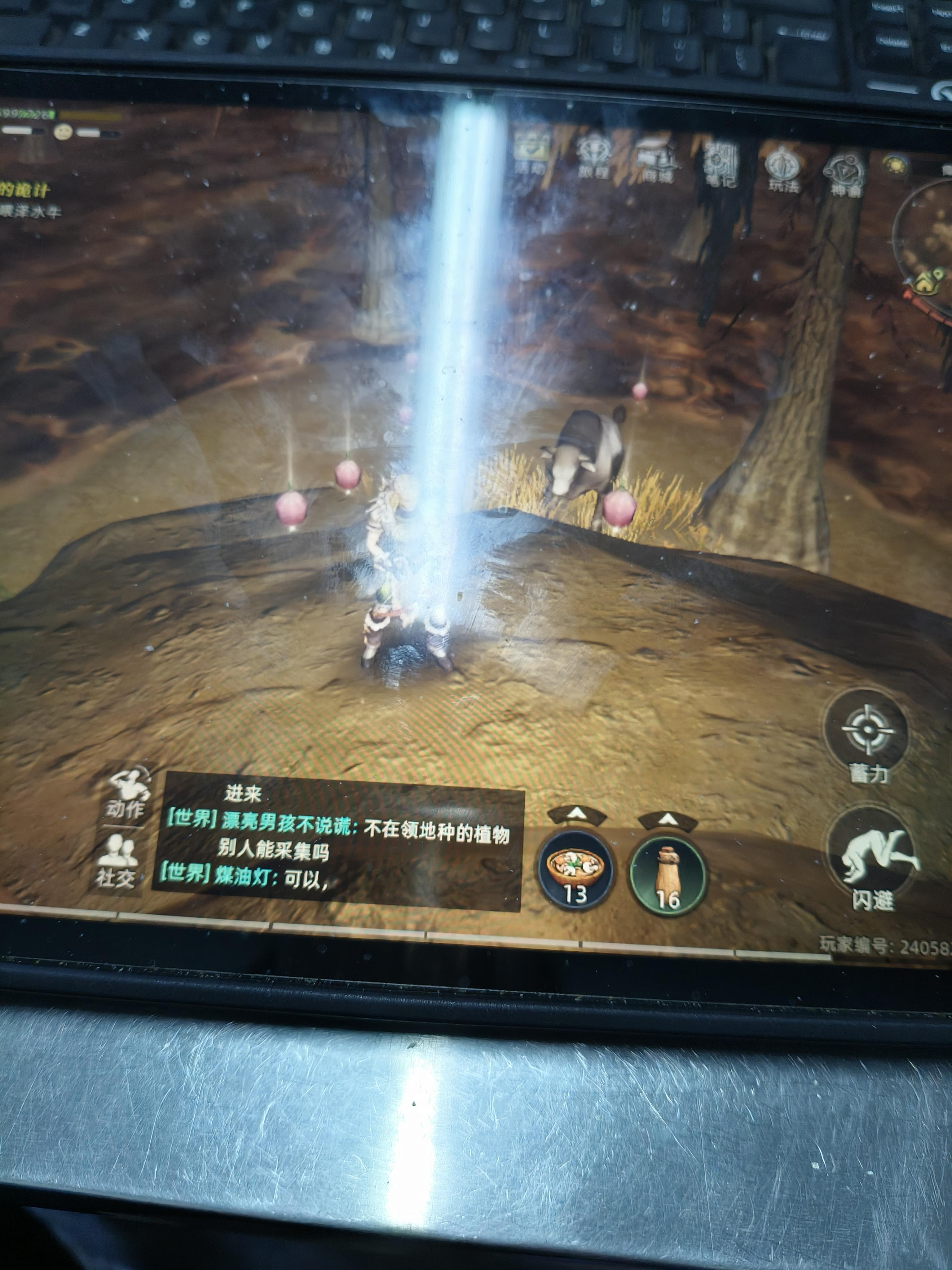Open the 笔记 (notes) journal

point(718,164)
